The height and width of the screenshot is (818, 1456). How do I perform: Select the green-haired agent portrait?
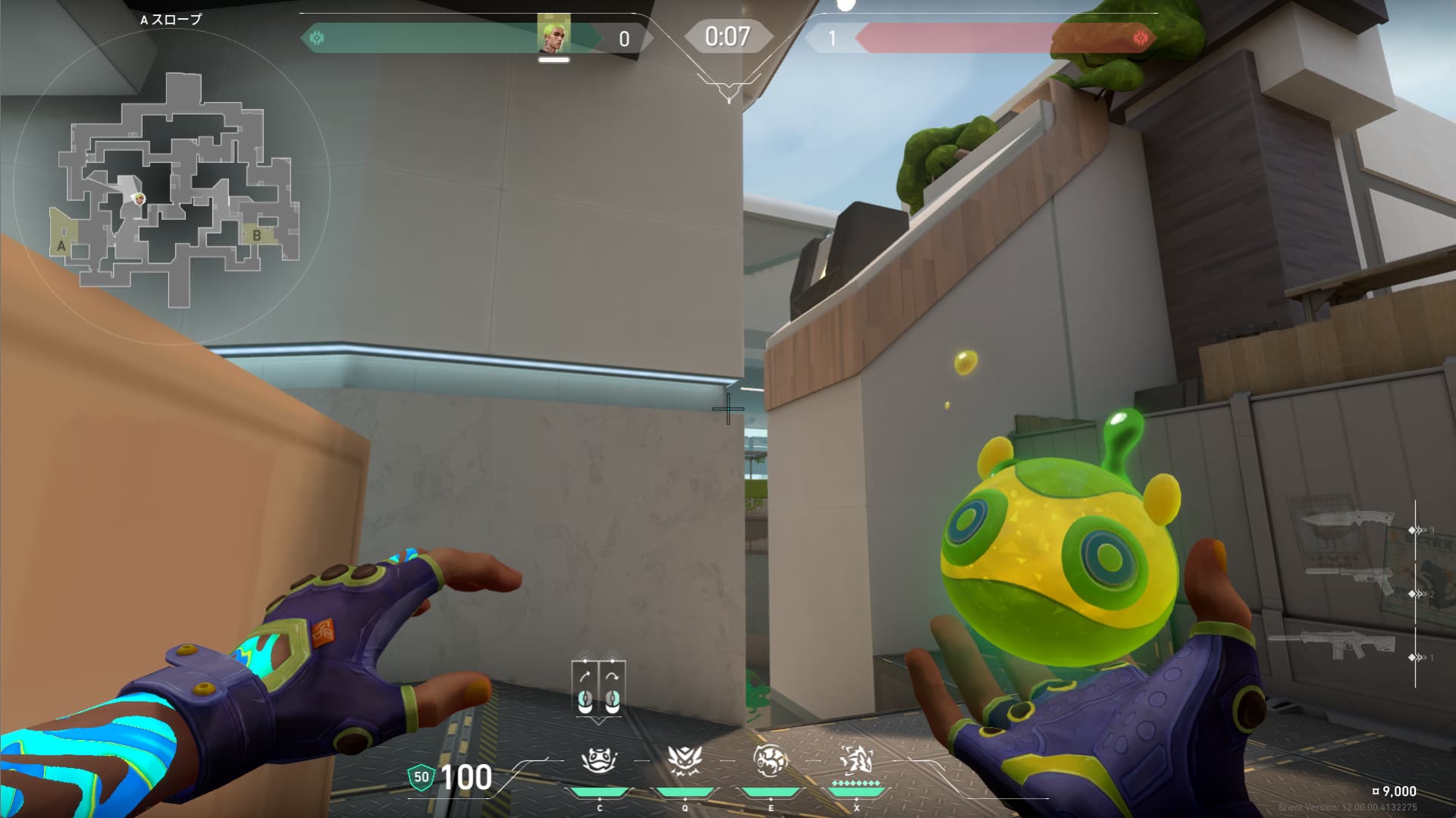coord(554,35)
